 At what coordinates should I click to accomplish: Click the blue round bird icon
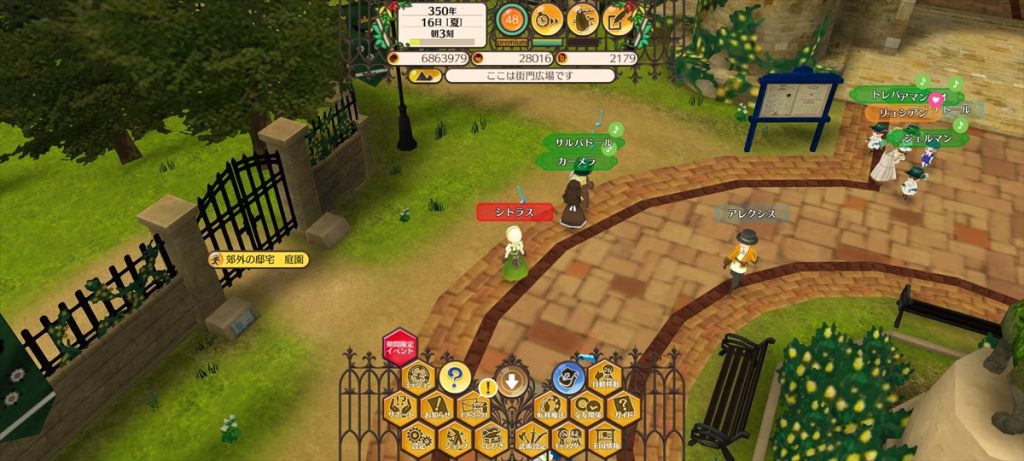(x=567, y=378)
